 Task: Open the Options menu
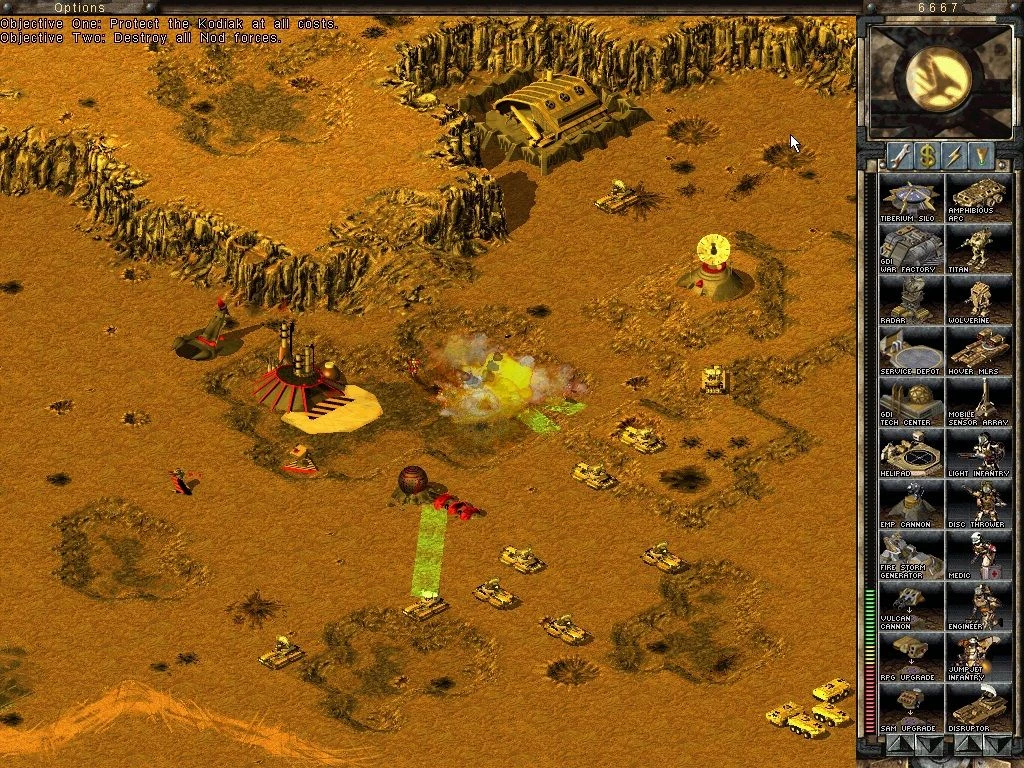point(79,8)
